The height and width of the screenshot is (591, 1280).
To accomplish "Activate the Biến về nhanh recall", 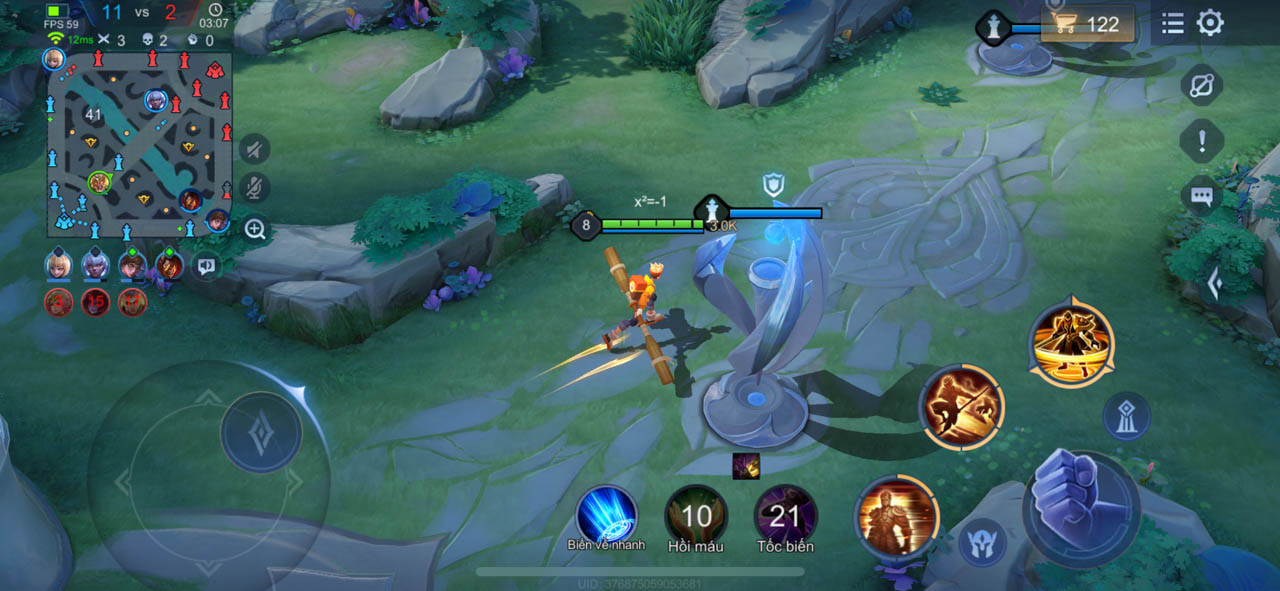I will [x=607, y=516].
